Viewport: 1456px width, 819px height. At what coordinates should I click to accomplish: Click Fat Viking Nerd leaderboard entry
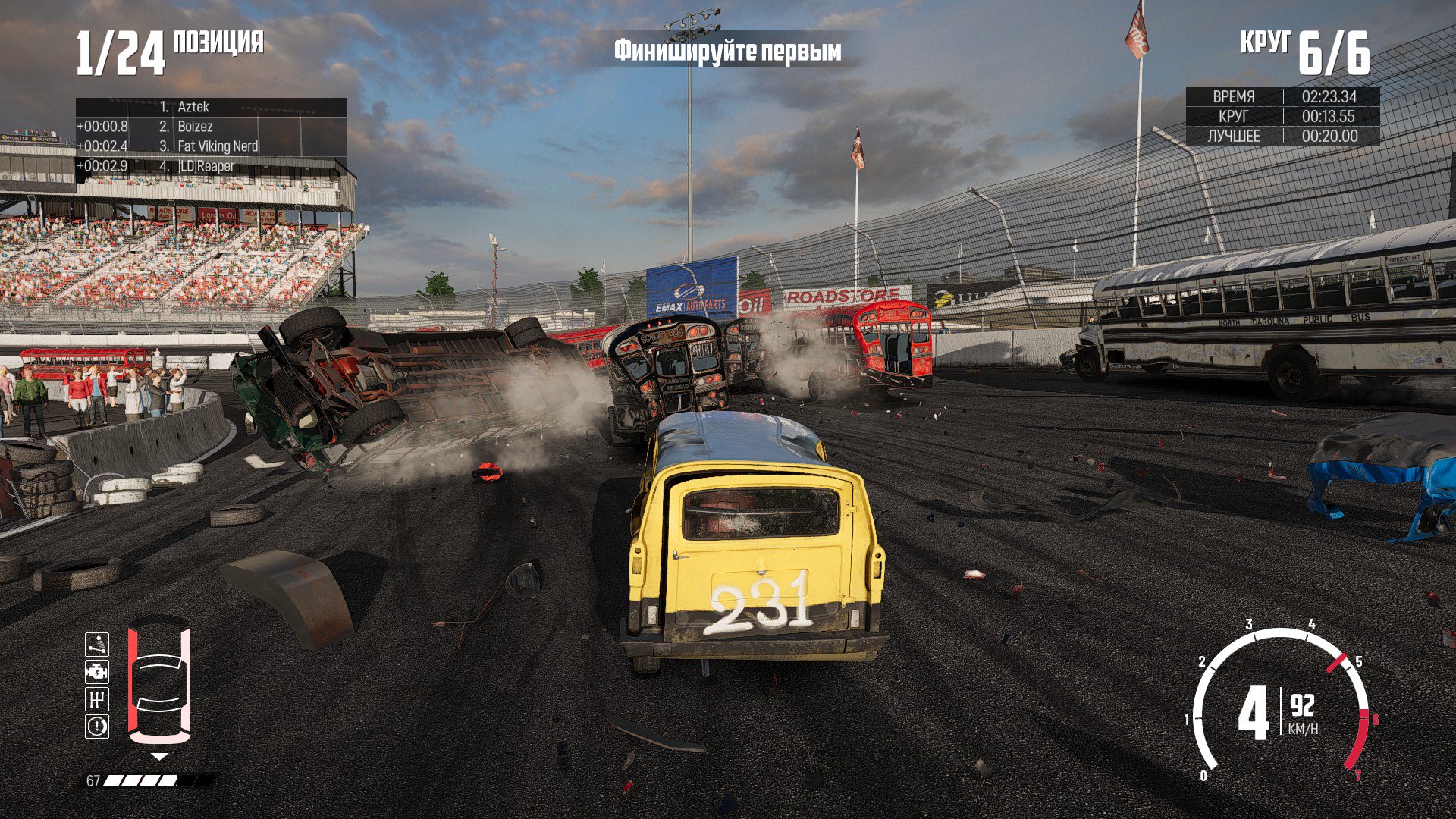tap(217, 146)
